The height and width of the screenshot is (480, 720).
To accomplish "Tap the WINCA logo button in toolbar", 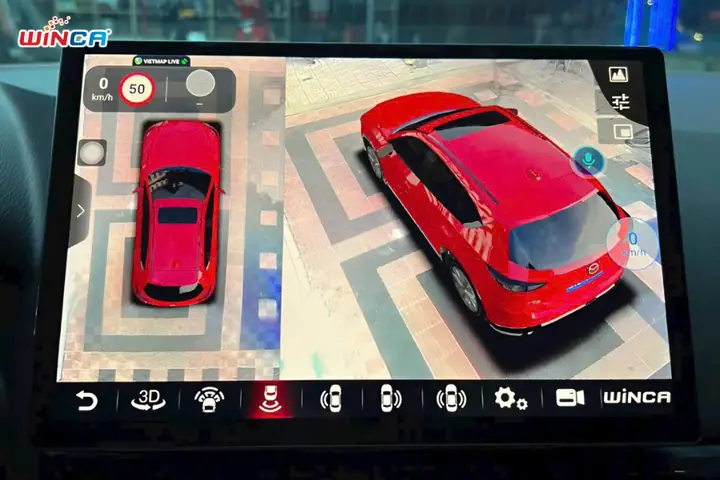I will (636, 397).
